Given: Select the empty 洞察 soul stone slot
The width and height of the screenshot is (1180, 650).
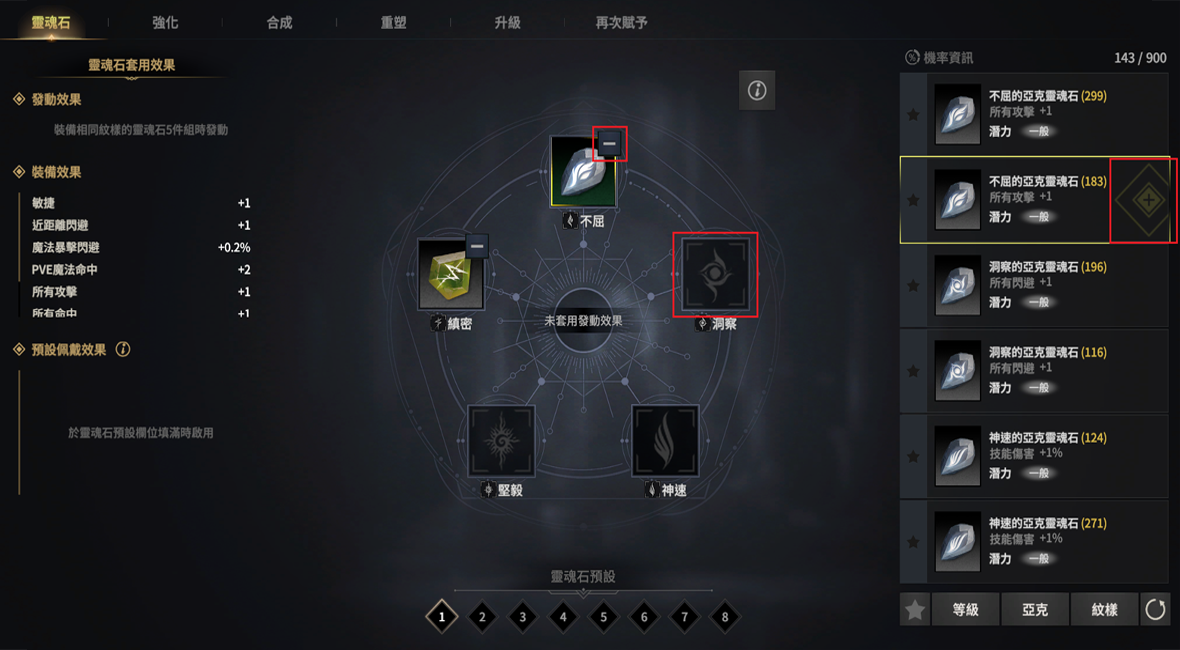Looking at the screenshot, I should pos(715,274).
